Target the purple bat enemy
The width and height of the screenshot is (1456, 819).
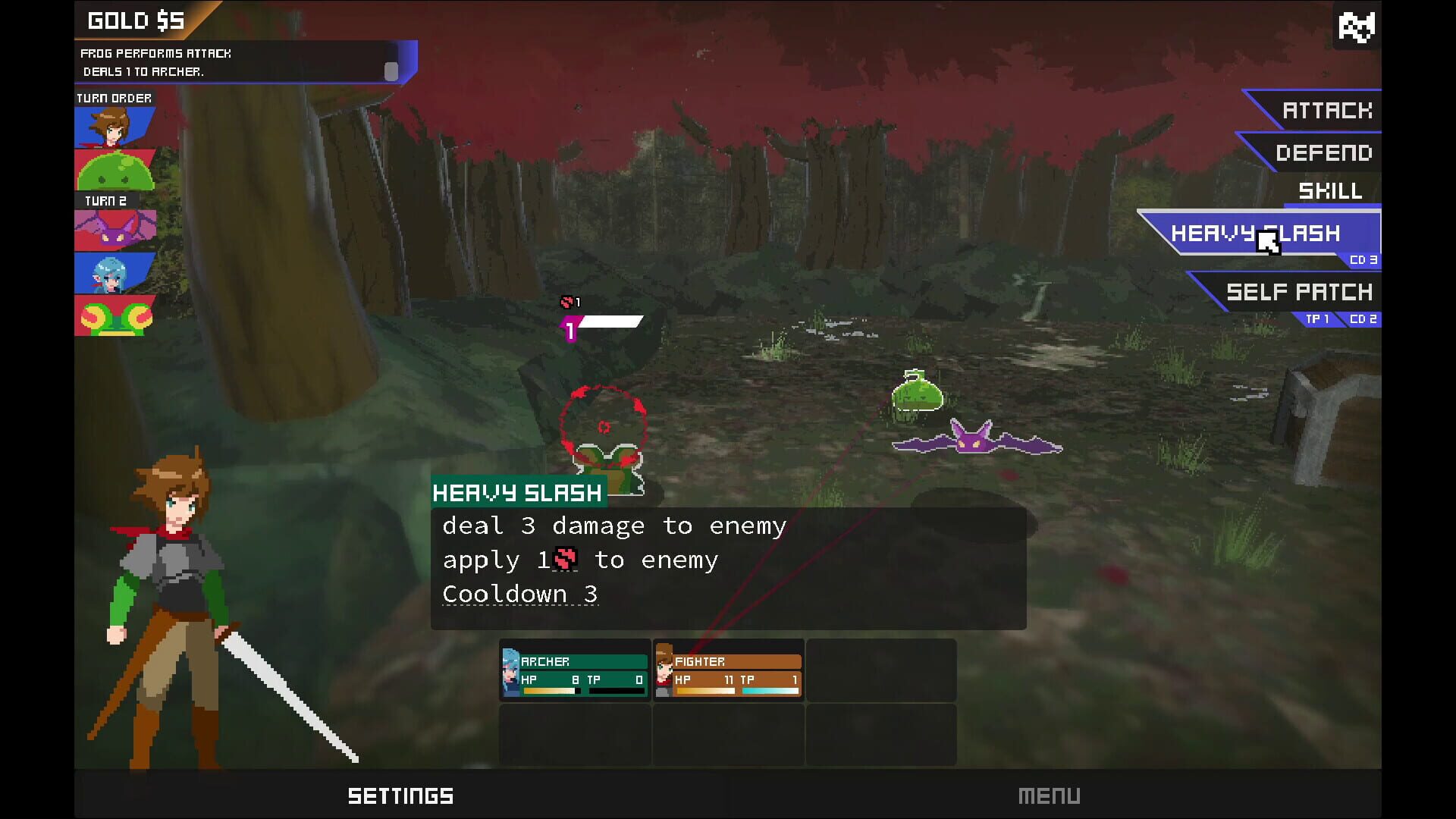971,442
